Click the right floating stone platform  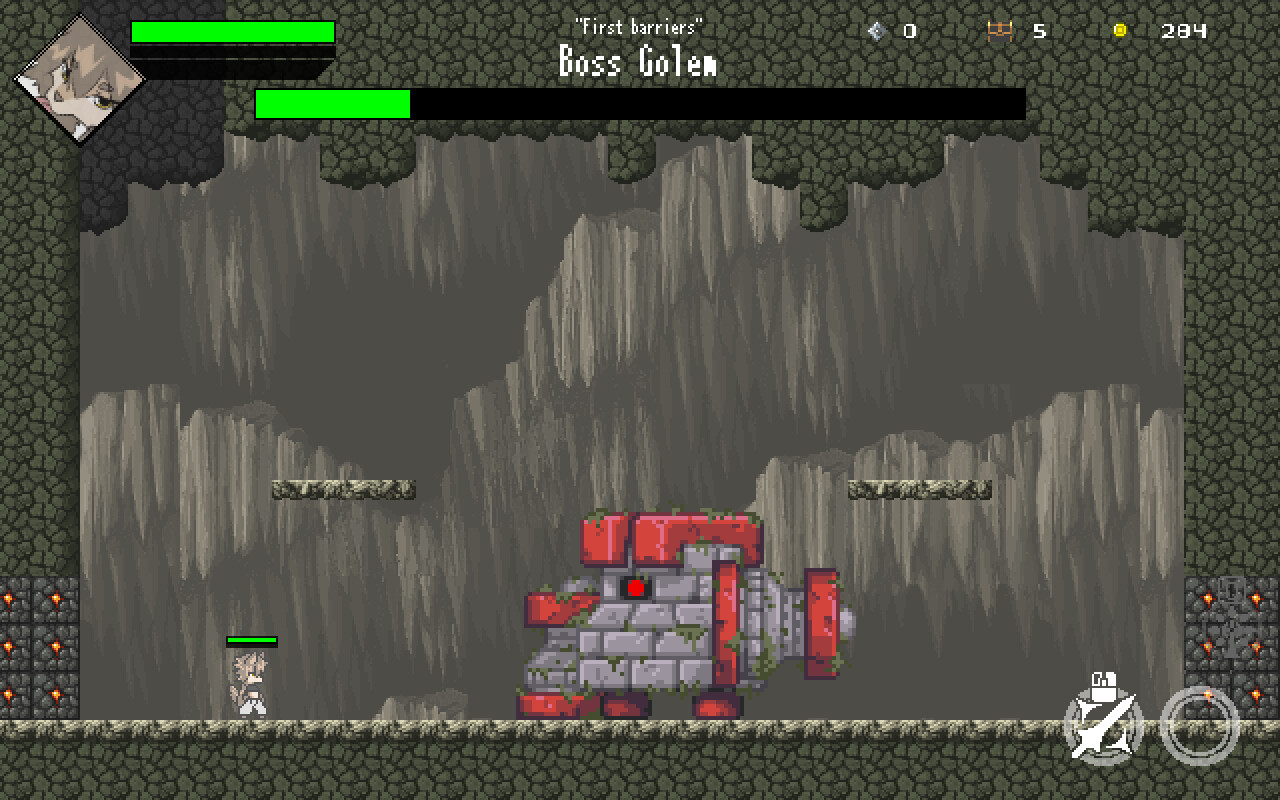[x=918, y=490]
